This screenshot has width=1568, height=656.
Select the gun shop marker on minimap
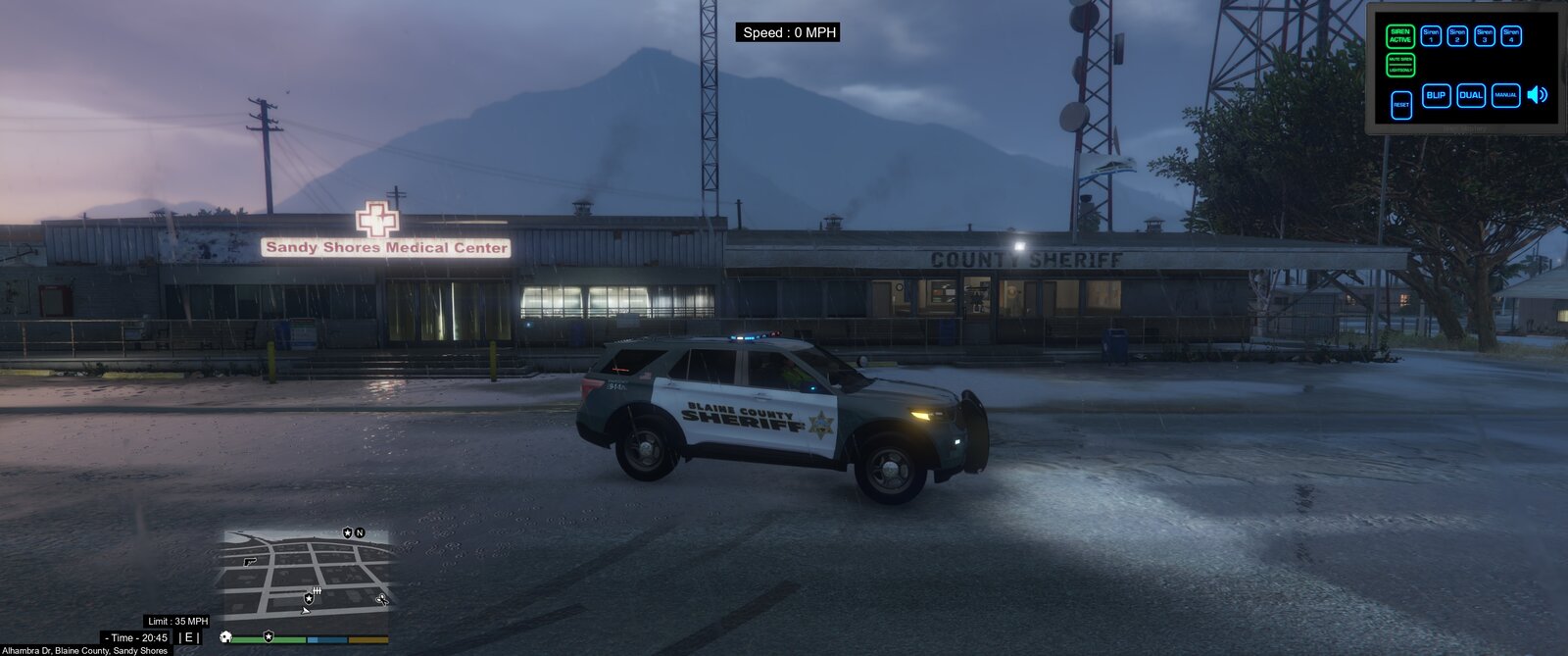(250, 562)
